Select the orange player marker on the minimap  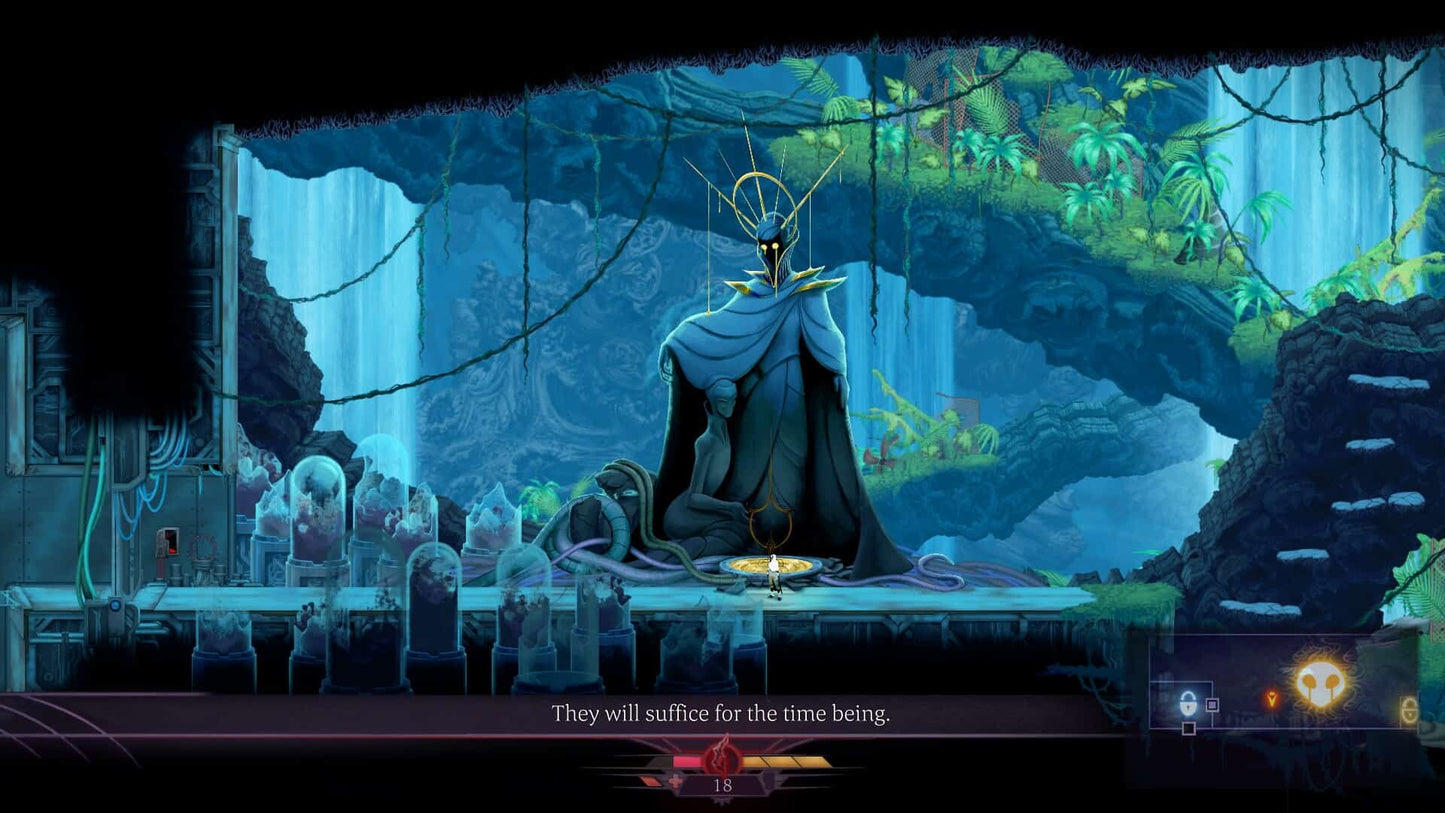(1271, 698)
